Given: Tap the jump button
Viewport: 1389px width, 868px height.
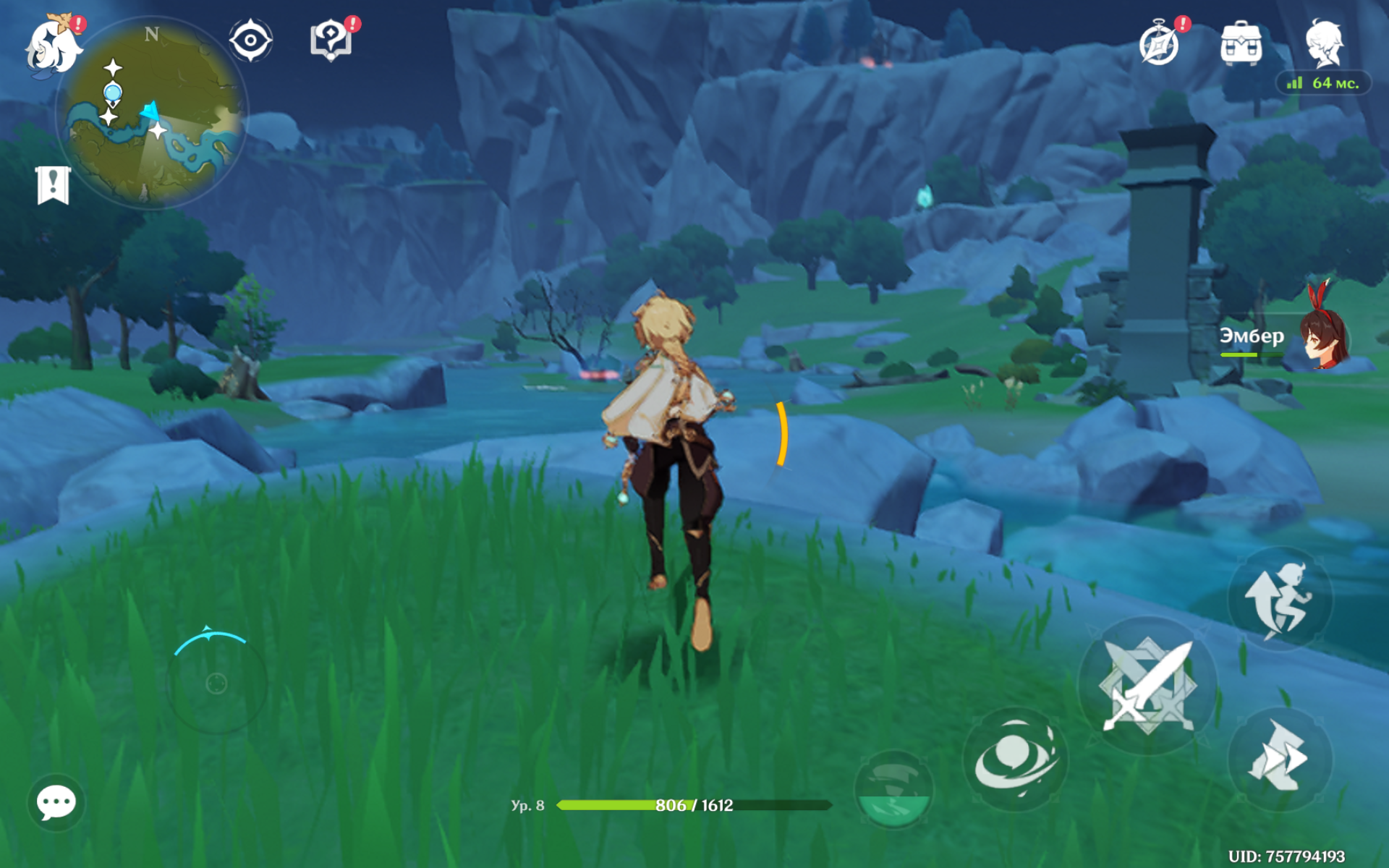Looking at the screenshot, I should point(1279,599).
